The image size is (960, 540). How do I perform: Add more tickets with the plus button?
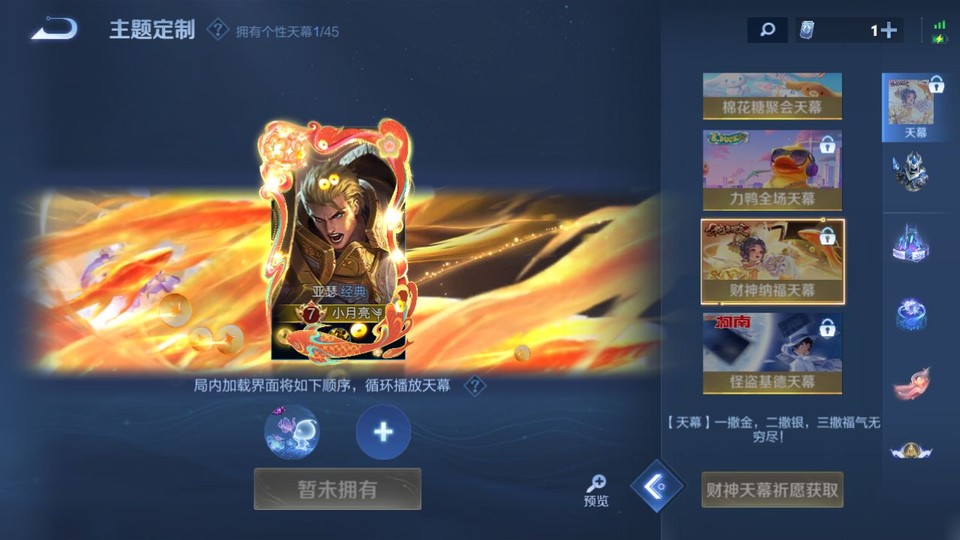click(x=888, y=30)
